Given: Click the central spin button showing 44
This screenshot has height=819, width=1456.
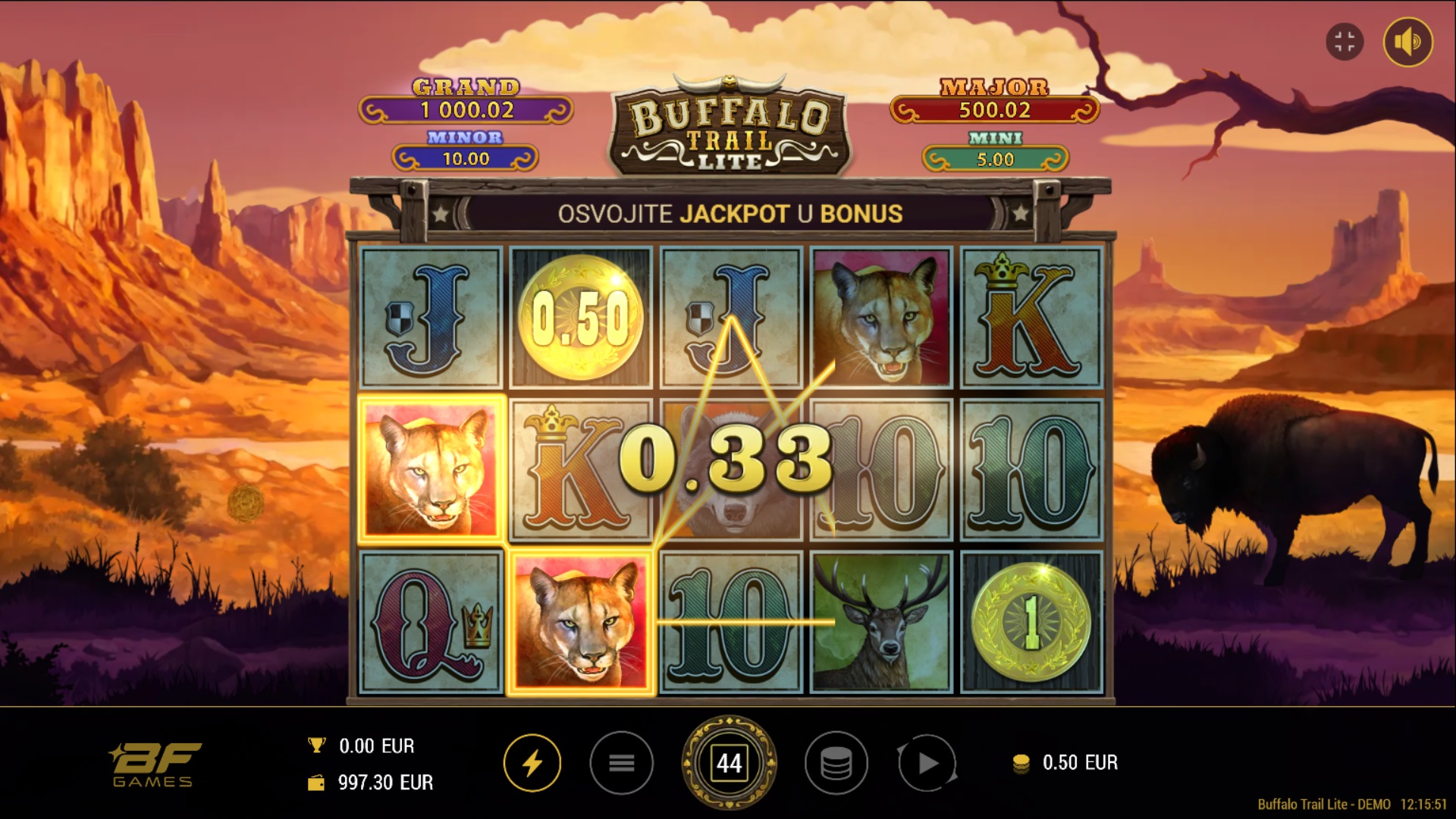Looking at the screenshot, I should click(729, 763).
